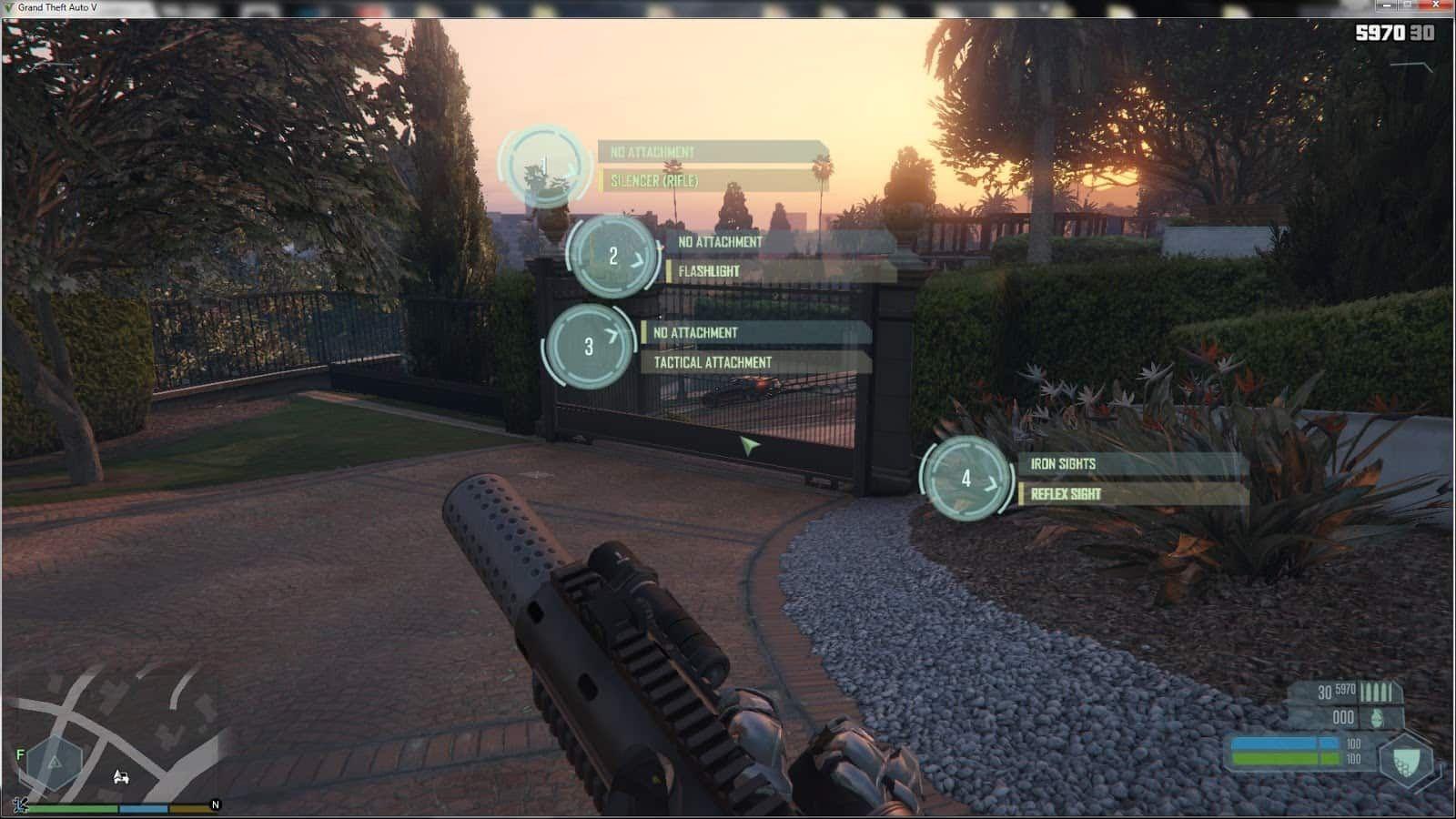
Task: Click the grenade icon in the ammo HUD
Action: coord(1377,718)
